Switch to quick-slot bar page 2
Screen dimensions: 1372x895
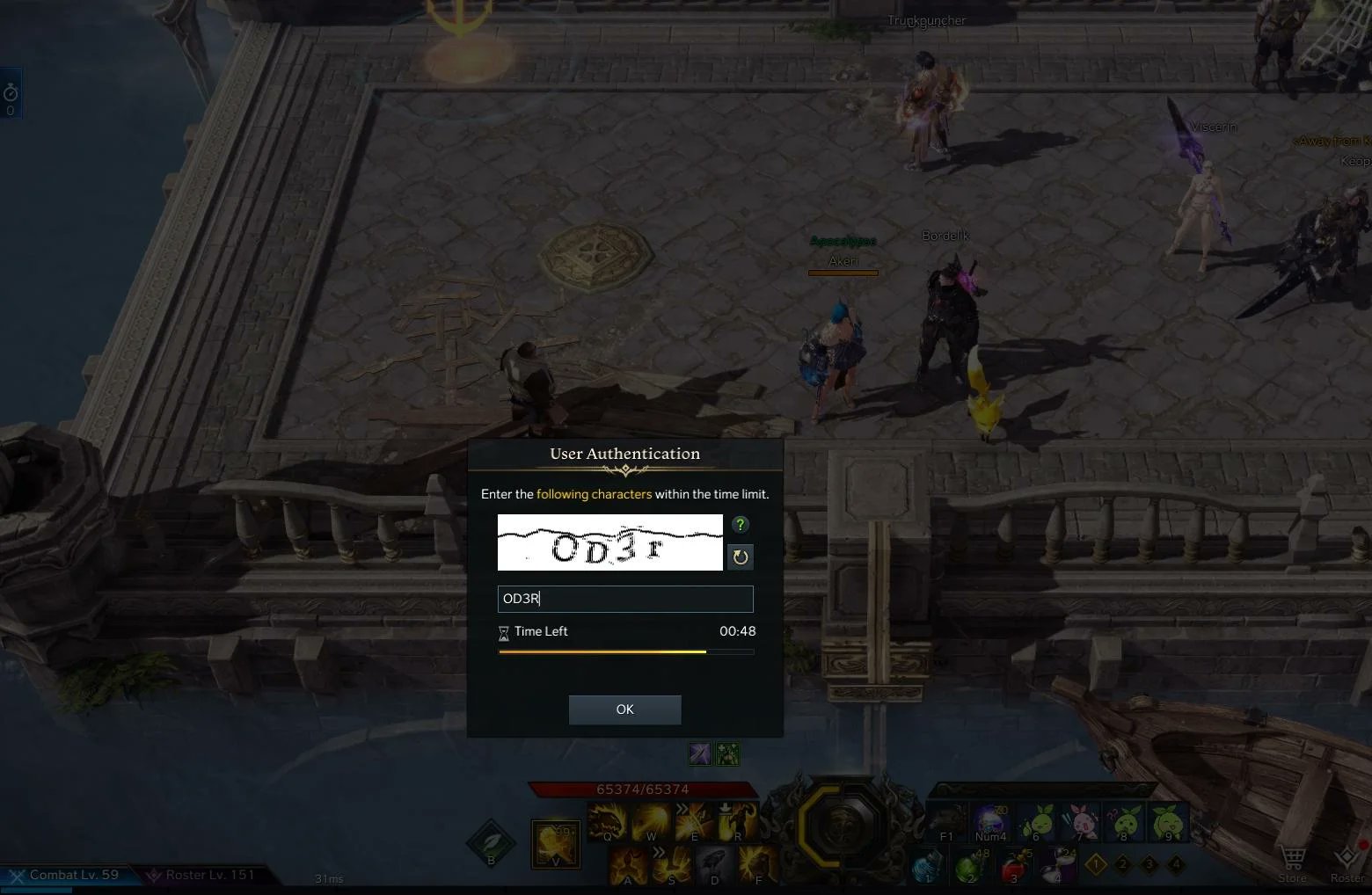pos(1122,863)
